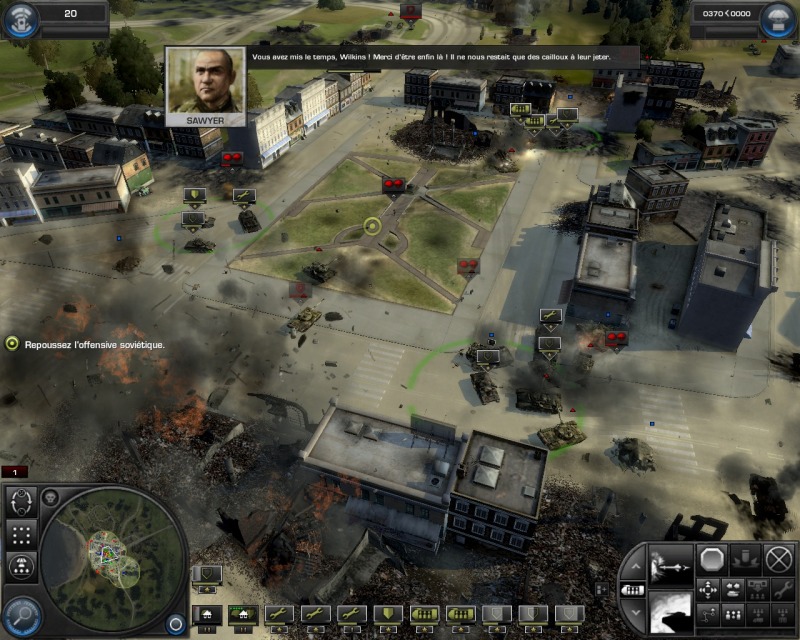Select the up arrow on the ability panel

click(x=634, y=566)
